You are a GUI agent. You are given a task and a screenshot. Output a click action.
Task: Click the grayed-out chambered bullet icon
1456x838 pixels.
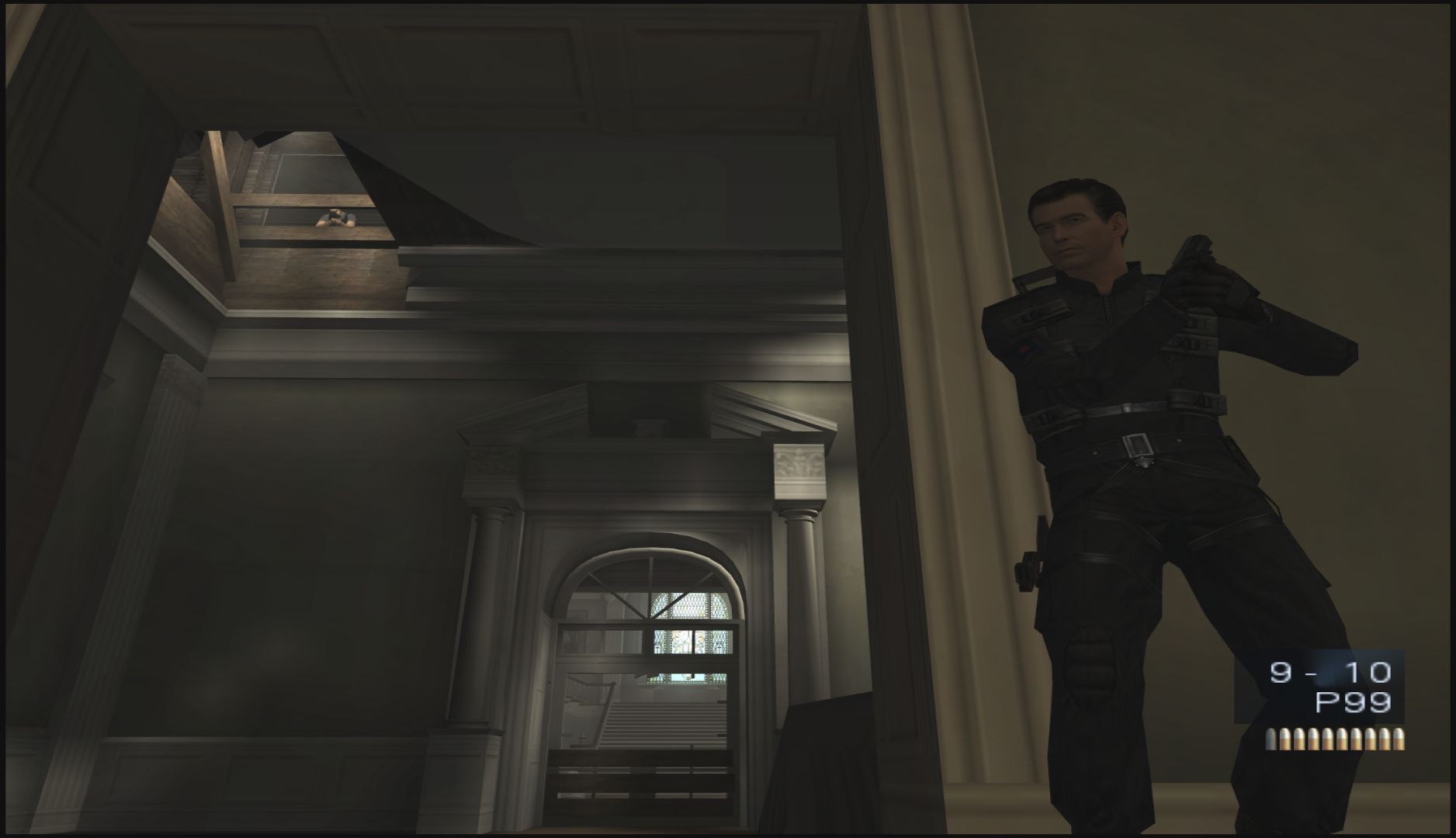(x=1271, y=739)
